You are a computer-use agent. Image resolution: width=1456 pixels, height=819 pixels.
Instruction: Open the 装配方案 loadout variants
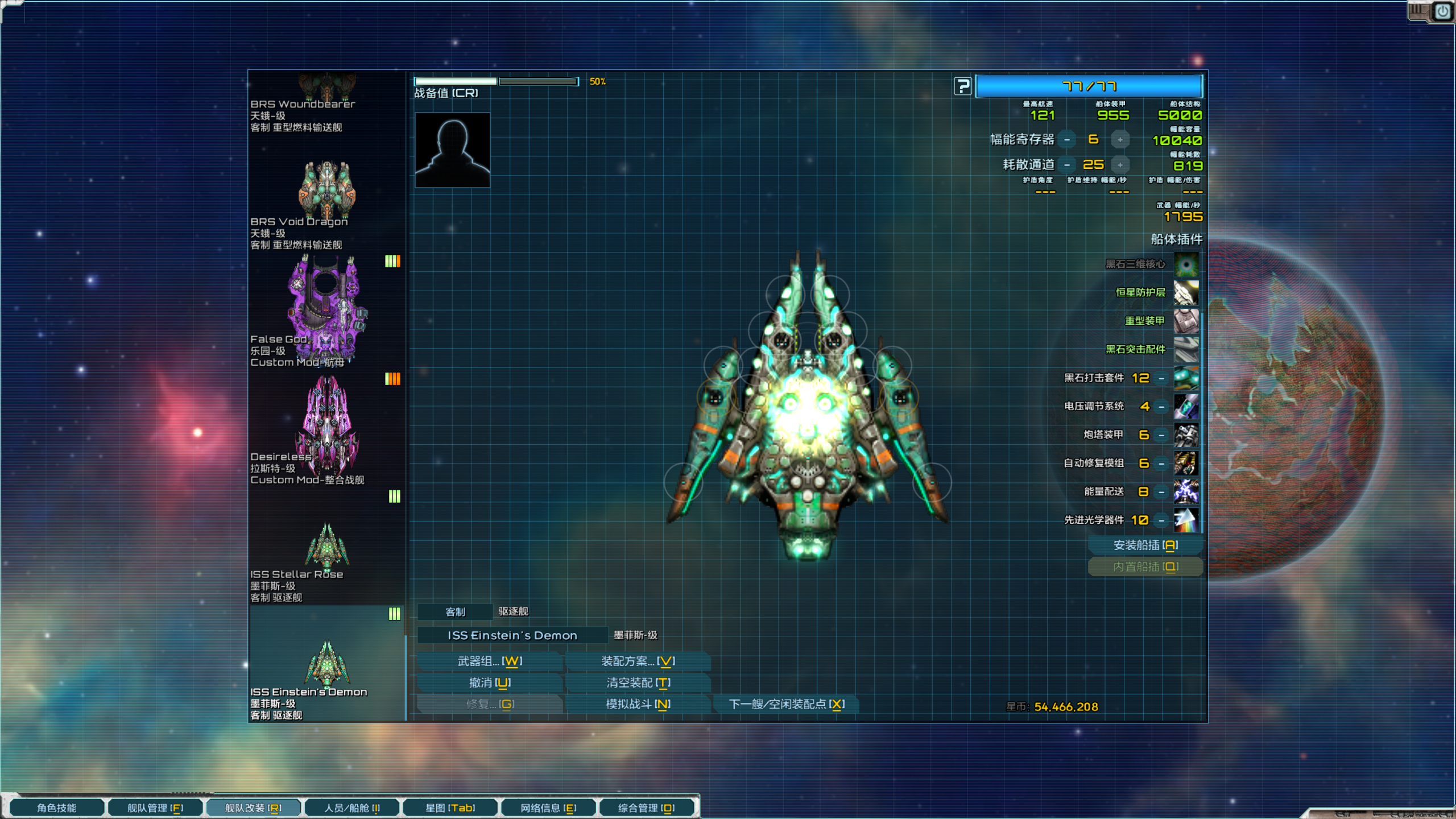click(x=638, y=661)
